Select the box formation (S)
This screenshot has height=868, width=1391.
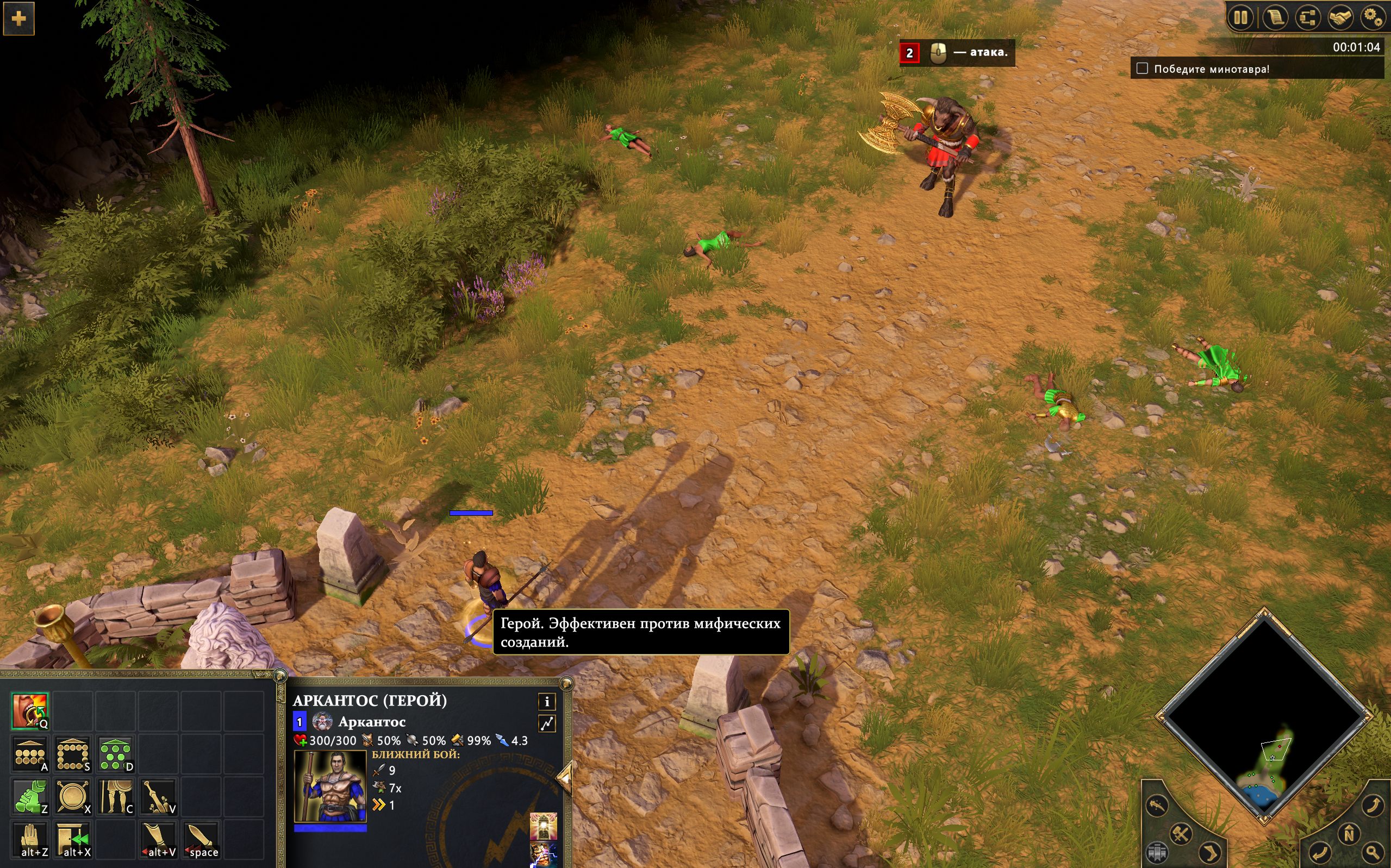[72, 754]
